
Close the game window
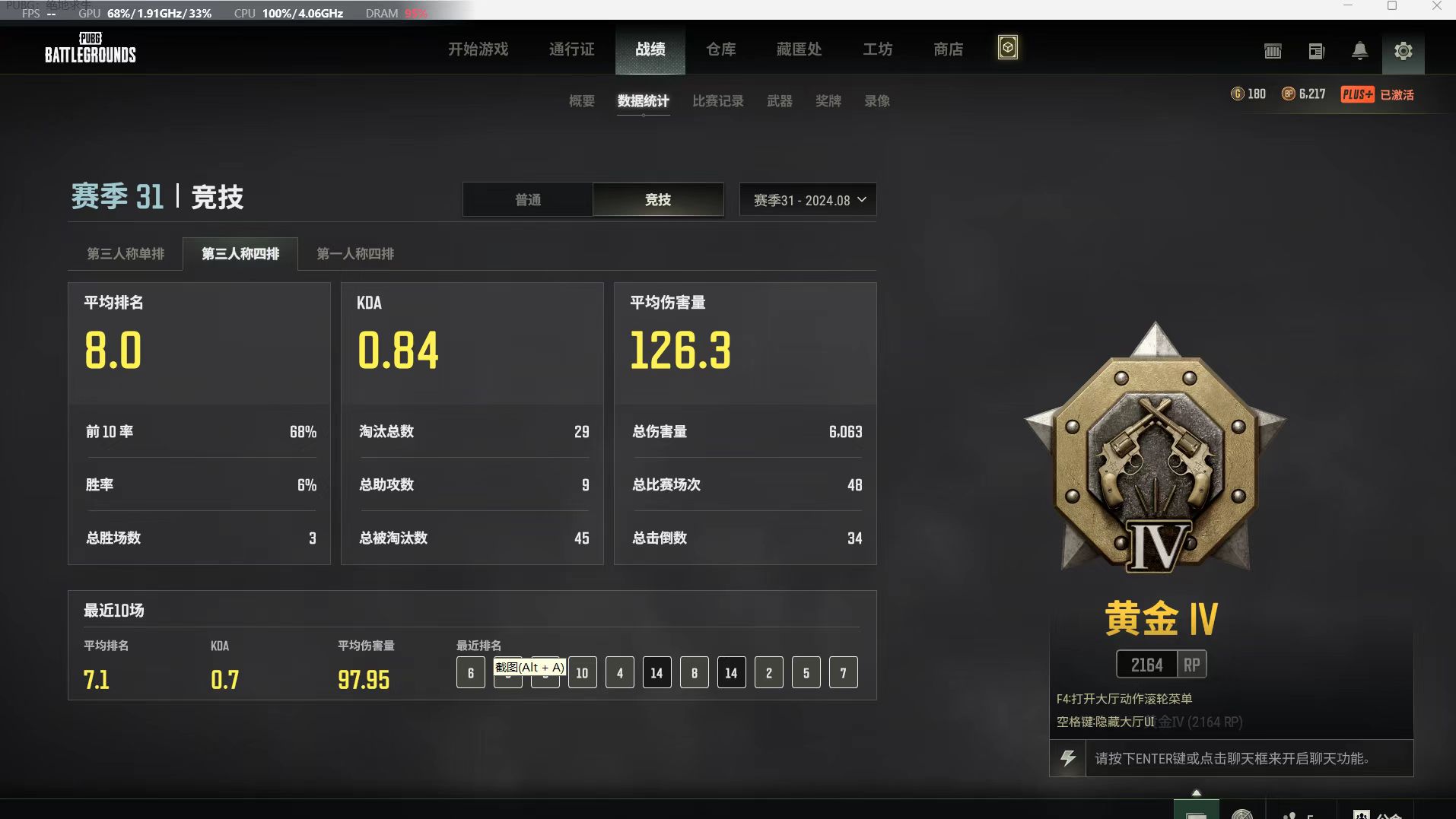tap(1436, 6)
